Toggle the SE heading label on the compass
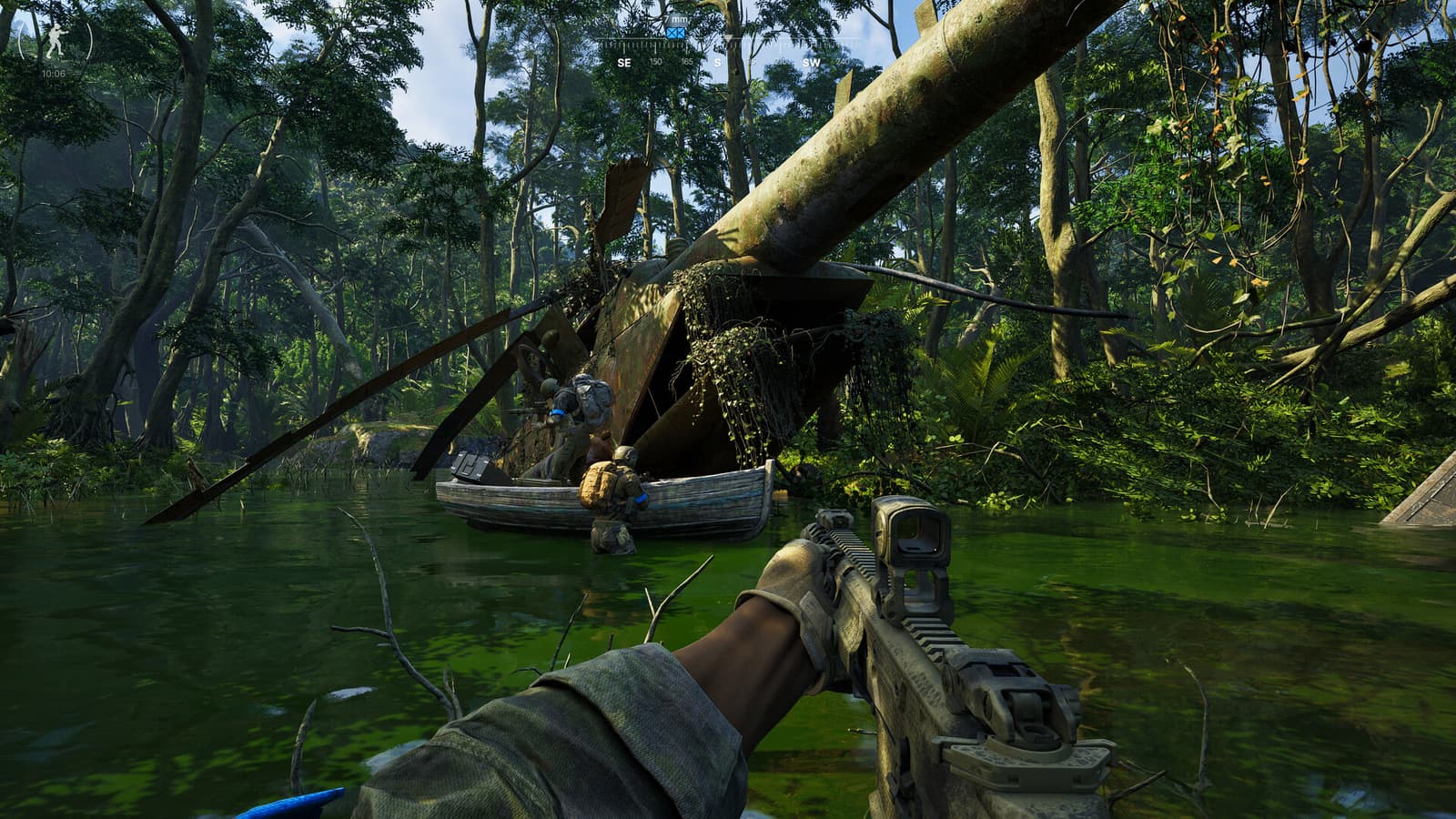The height and width of the screenshot is (819, 1456). (624, 62)
